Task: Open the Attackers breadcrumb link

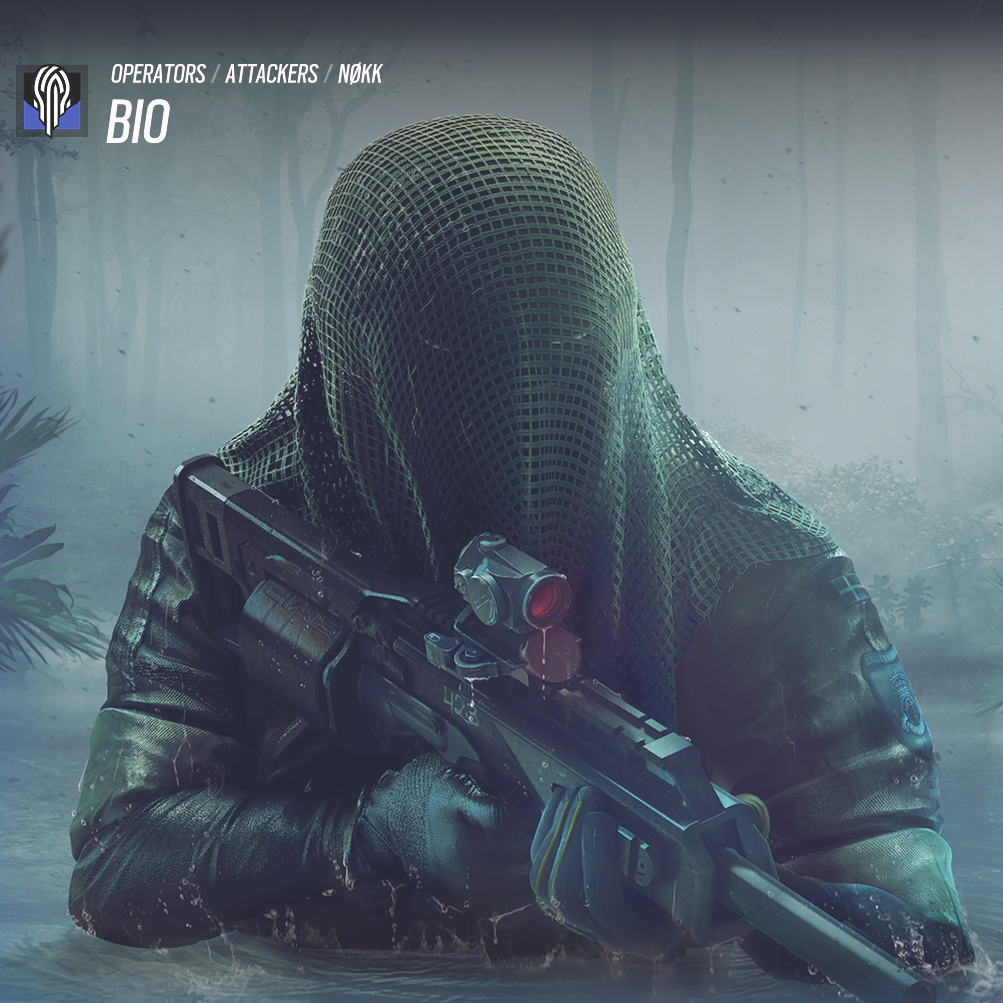Action: pyautogui.click(x=271, y=74)
